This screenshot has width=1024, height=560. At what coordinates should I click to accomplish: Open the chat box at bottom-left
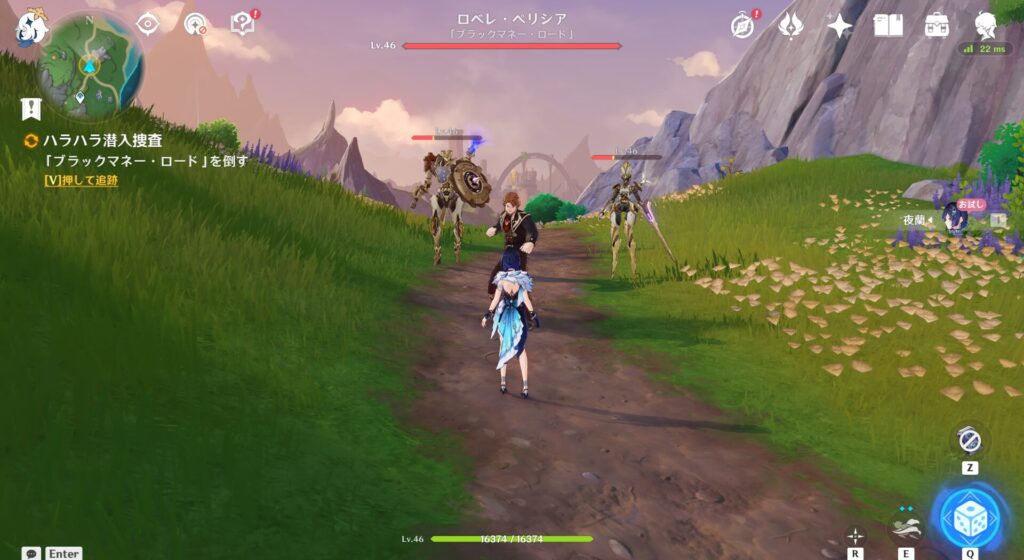(32, 553)
